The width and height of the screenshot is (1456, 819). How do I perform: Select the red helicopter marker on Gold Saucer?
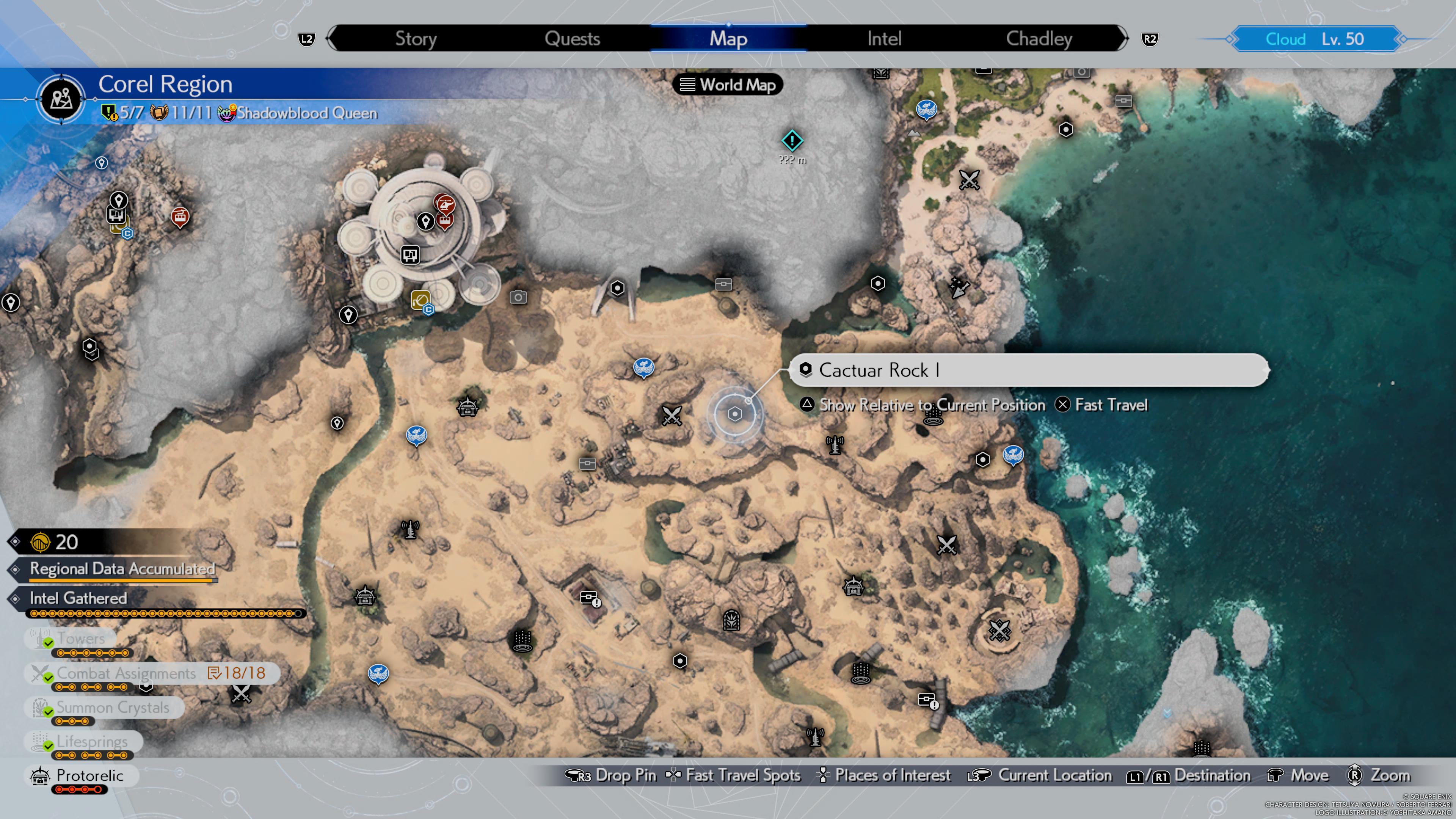(x=445, y=204)
